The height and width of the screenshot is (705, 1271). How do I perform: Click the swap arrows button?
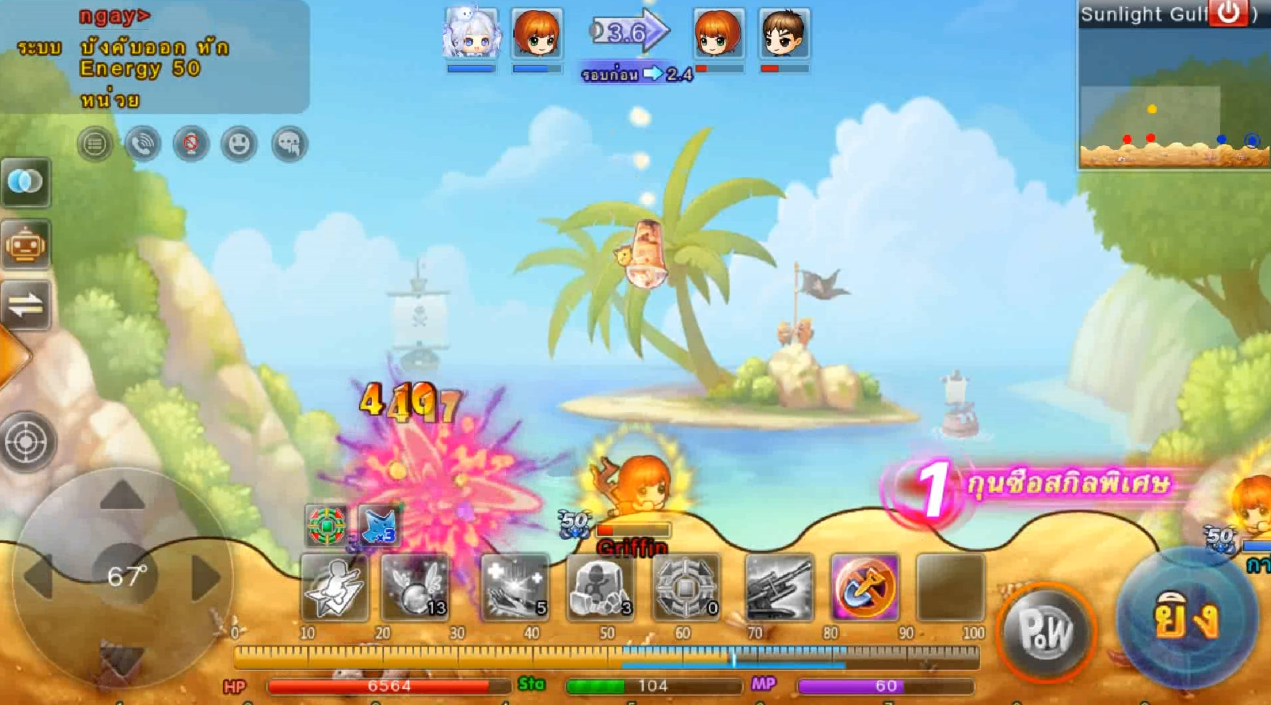pyautogui.click(x=26, y=305)
